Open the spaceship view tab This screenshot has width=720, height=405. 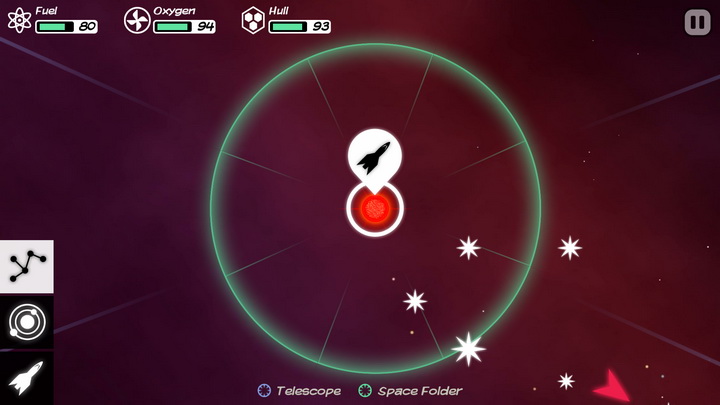tap(27, 378)
